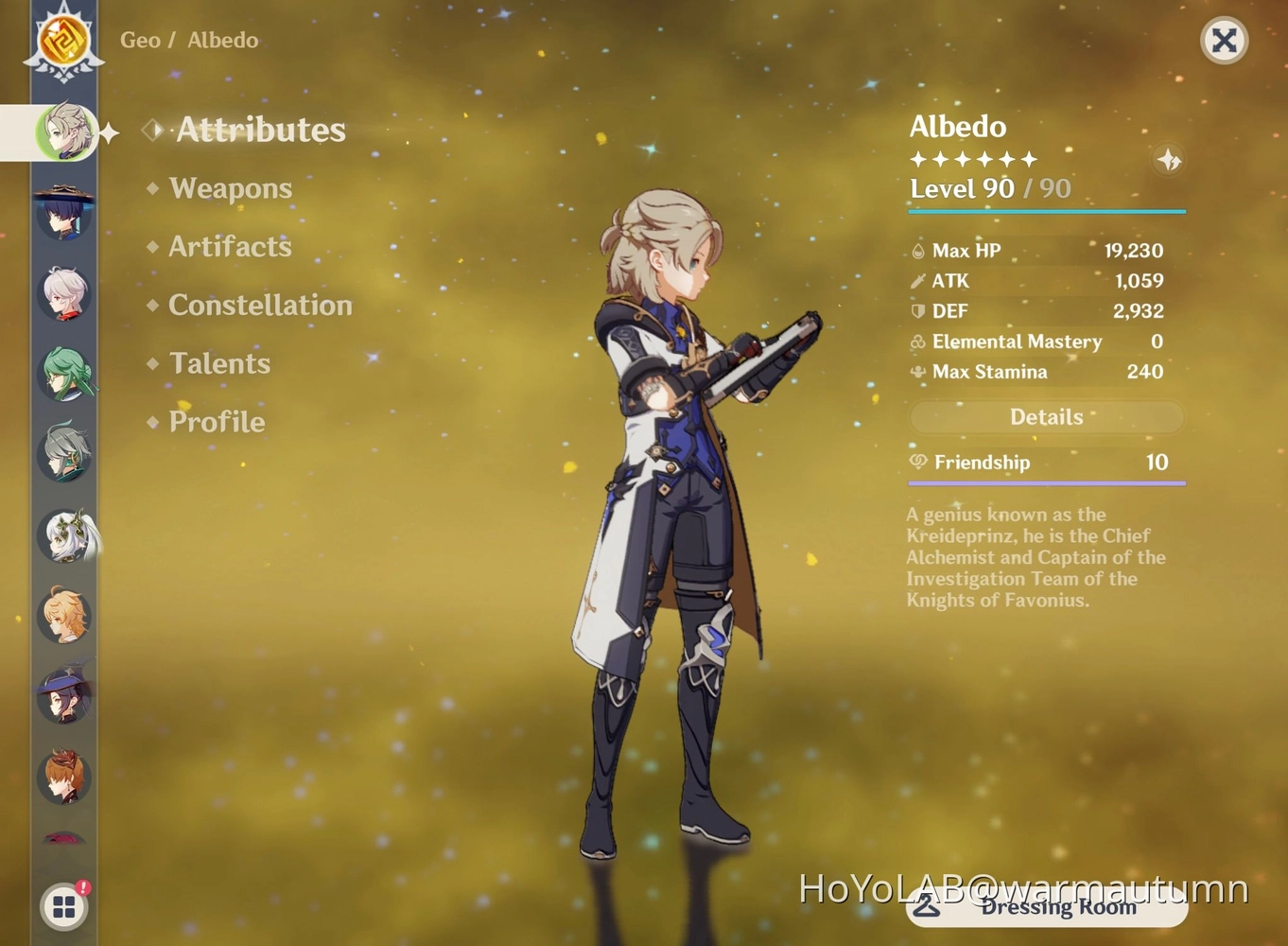Open the Talents section

pyautogui.click(x=219, y=363)
